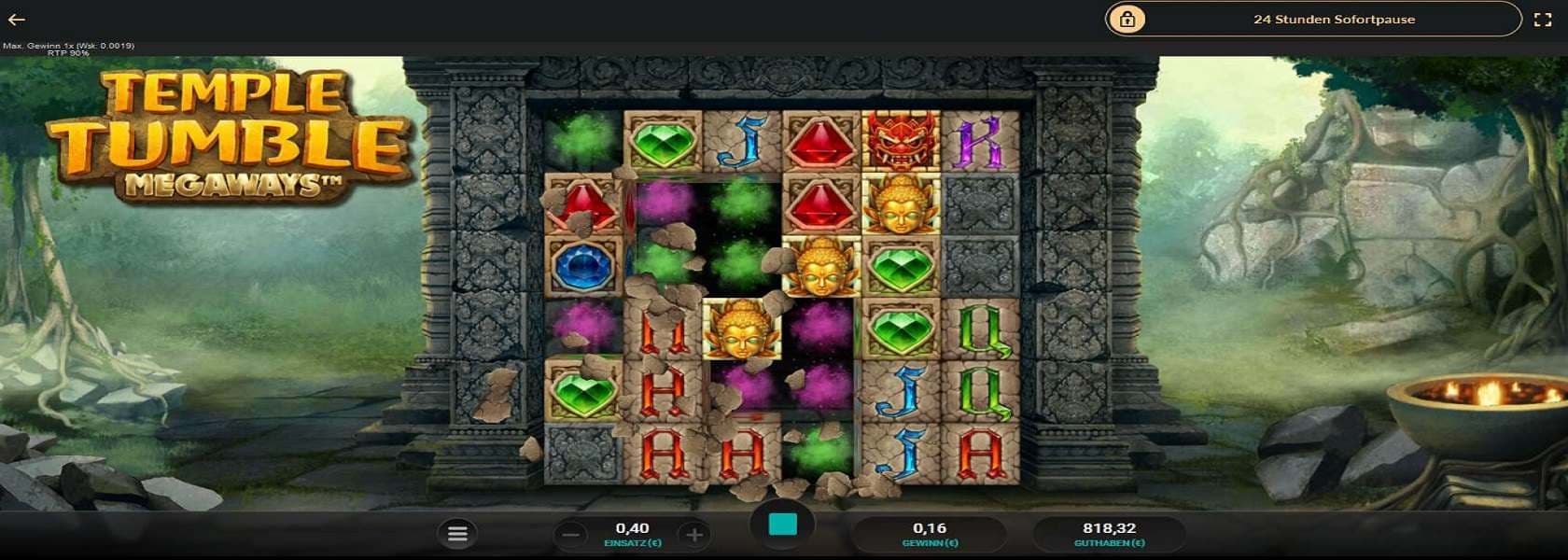Toggle fullscreen mode icon

1543,20
